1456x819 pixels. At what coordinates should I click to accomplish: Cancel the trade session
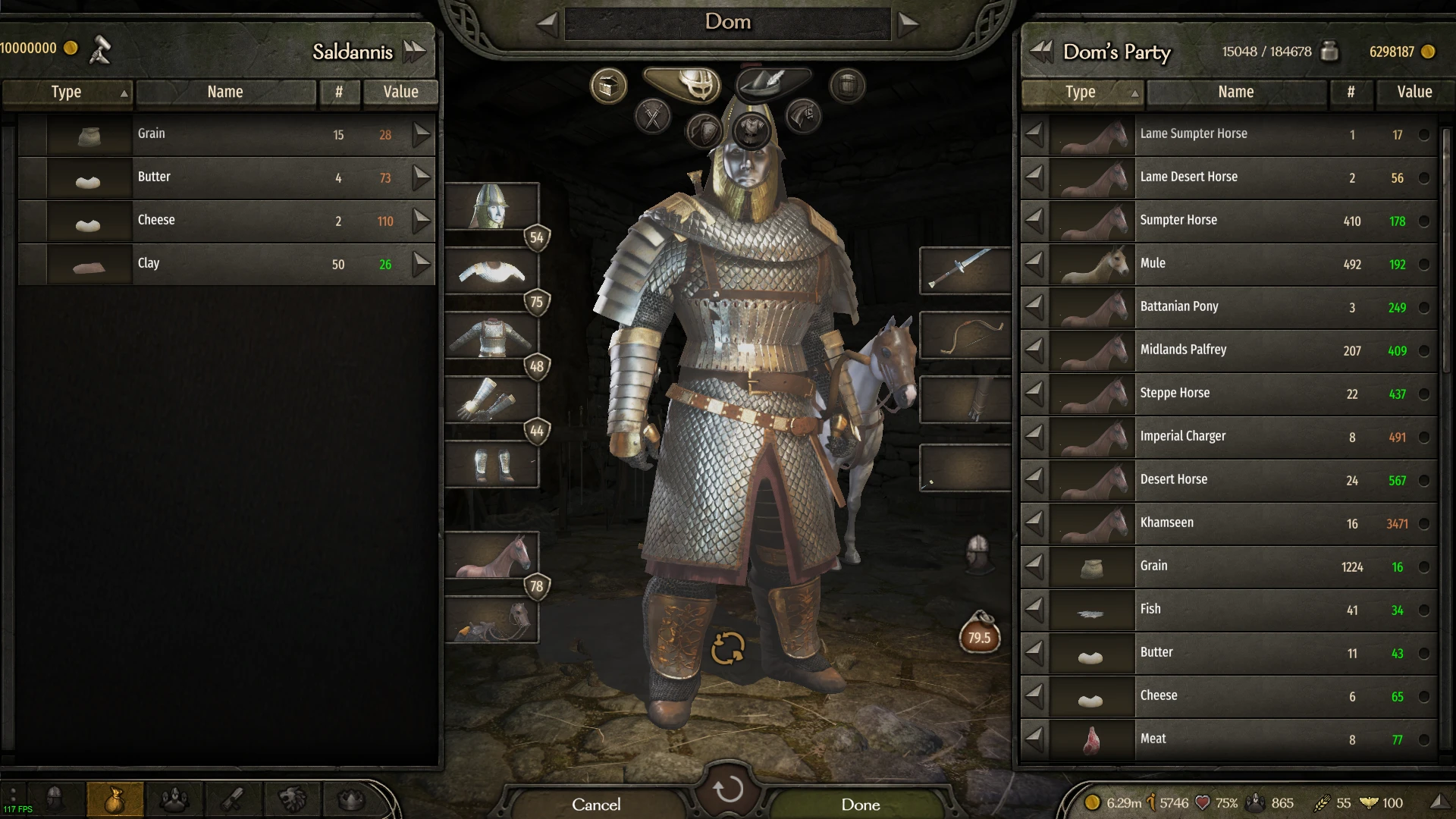click(x=597, y=804)
